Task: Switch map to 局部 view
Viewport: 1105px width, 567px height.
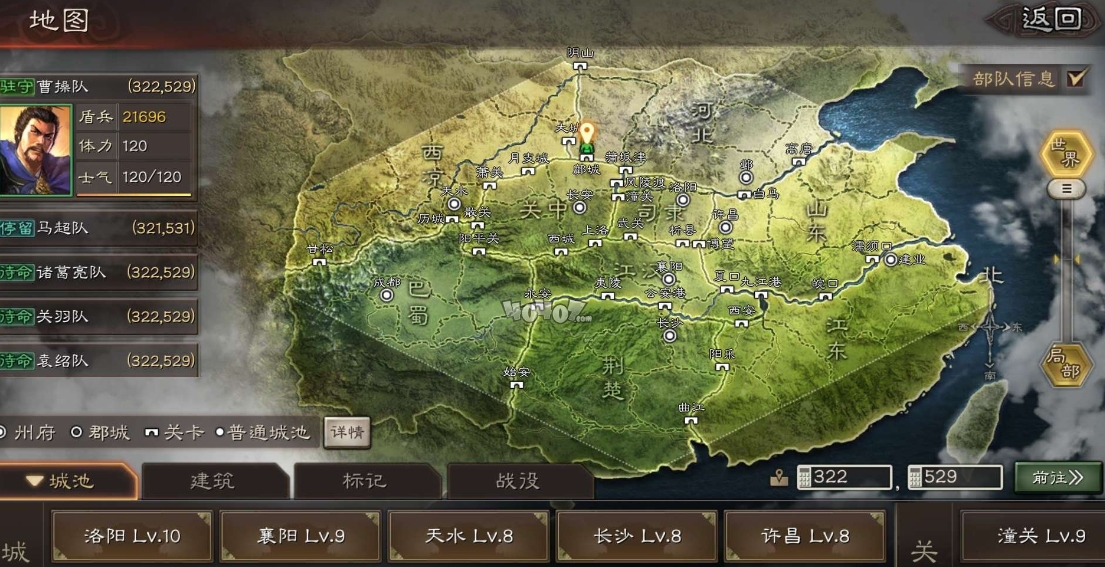Action: tap(1067, 364)
